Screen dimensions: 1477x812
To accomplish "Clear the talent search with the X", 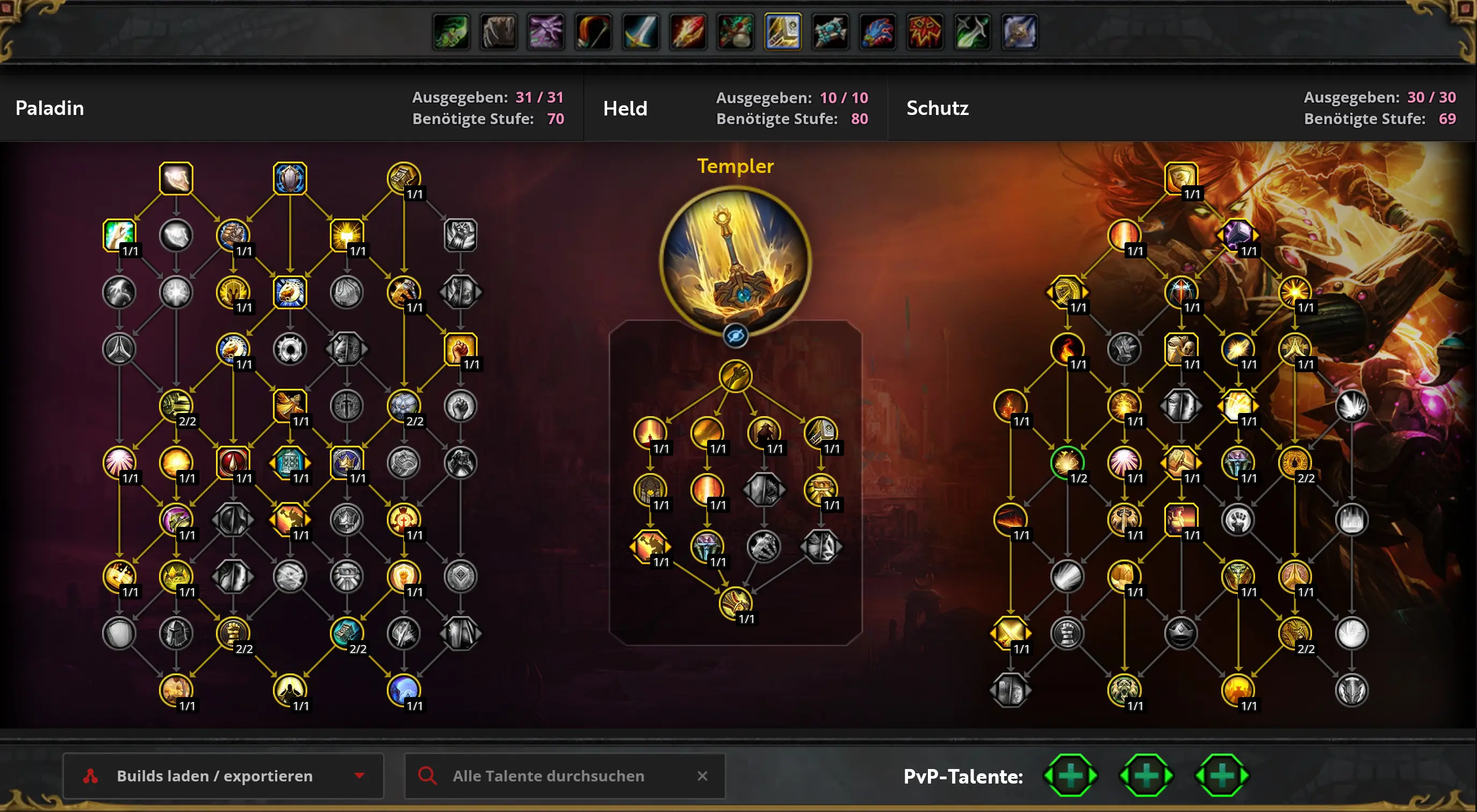I will pos(702,775).
